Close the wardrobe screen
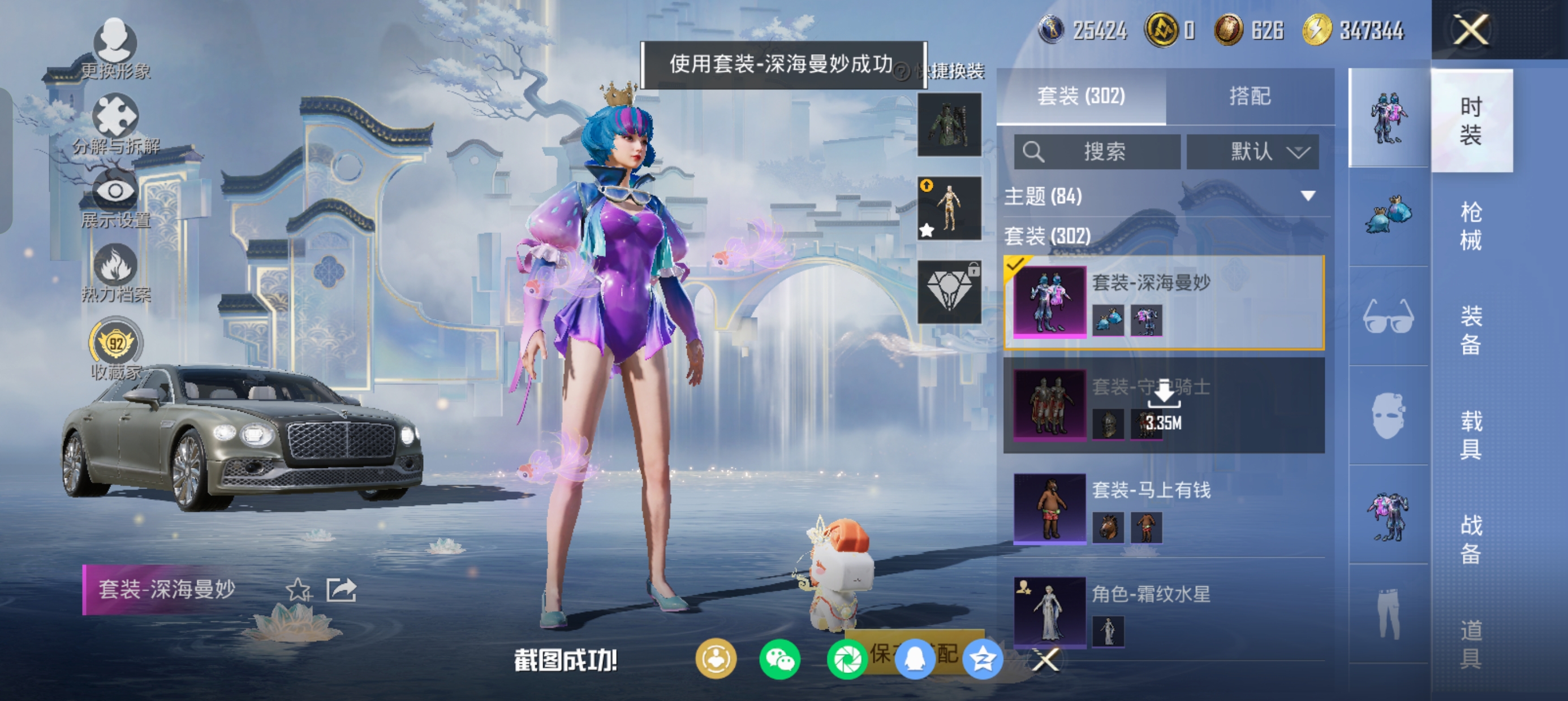The image size is (1568, 701). click(x=1471, y=30)
